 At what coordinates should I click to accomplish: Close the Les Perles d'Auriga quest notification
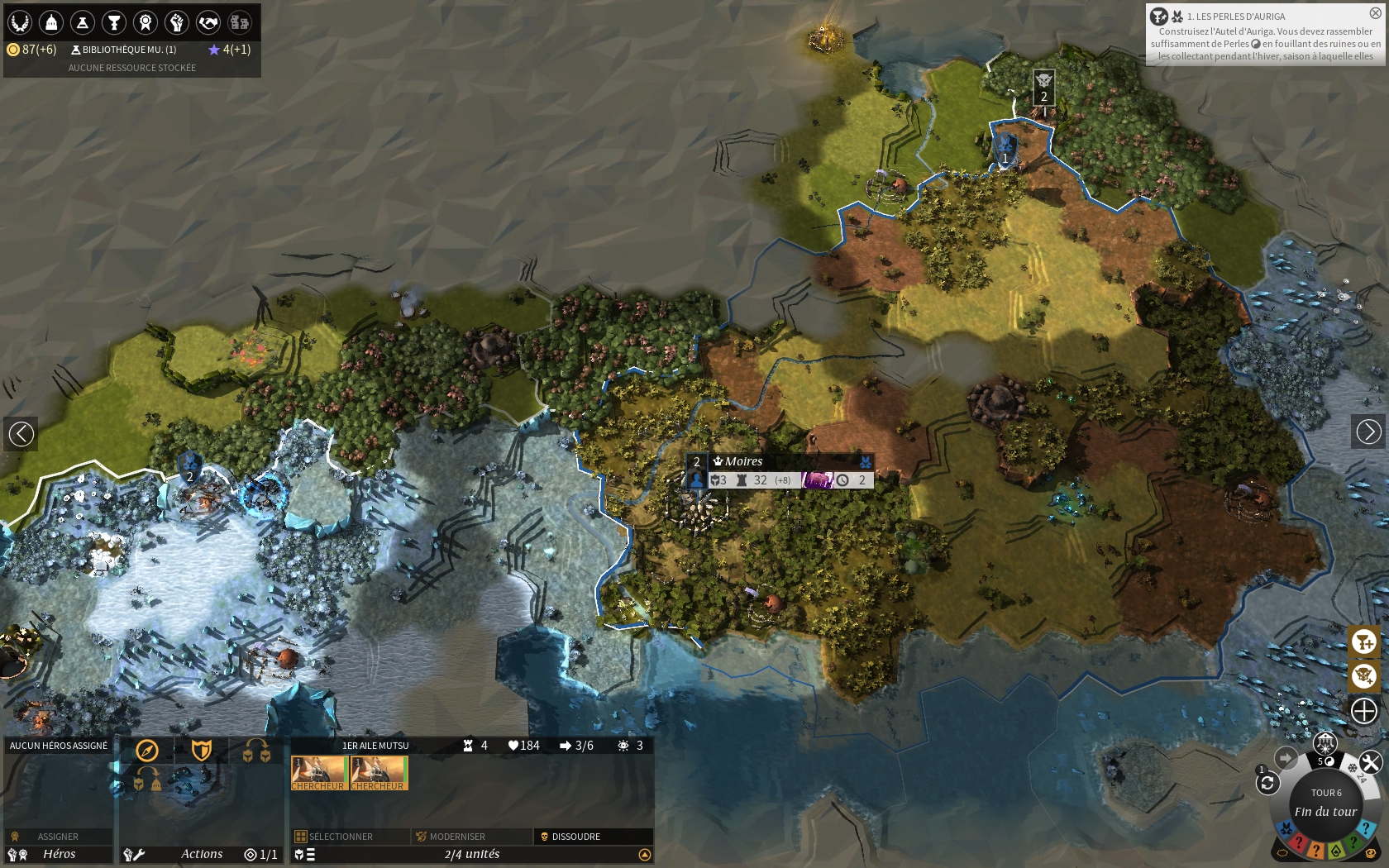click(x=1375, y=13)
